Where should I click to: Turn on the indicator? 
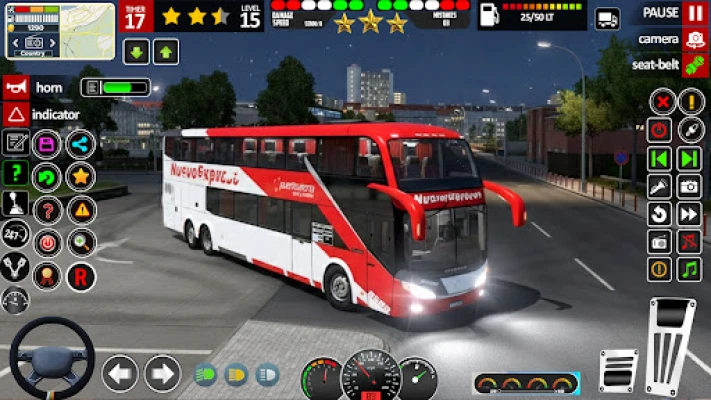click(15, 114)
